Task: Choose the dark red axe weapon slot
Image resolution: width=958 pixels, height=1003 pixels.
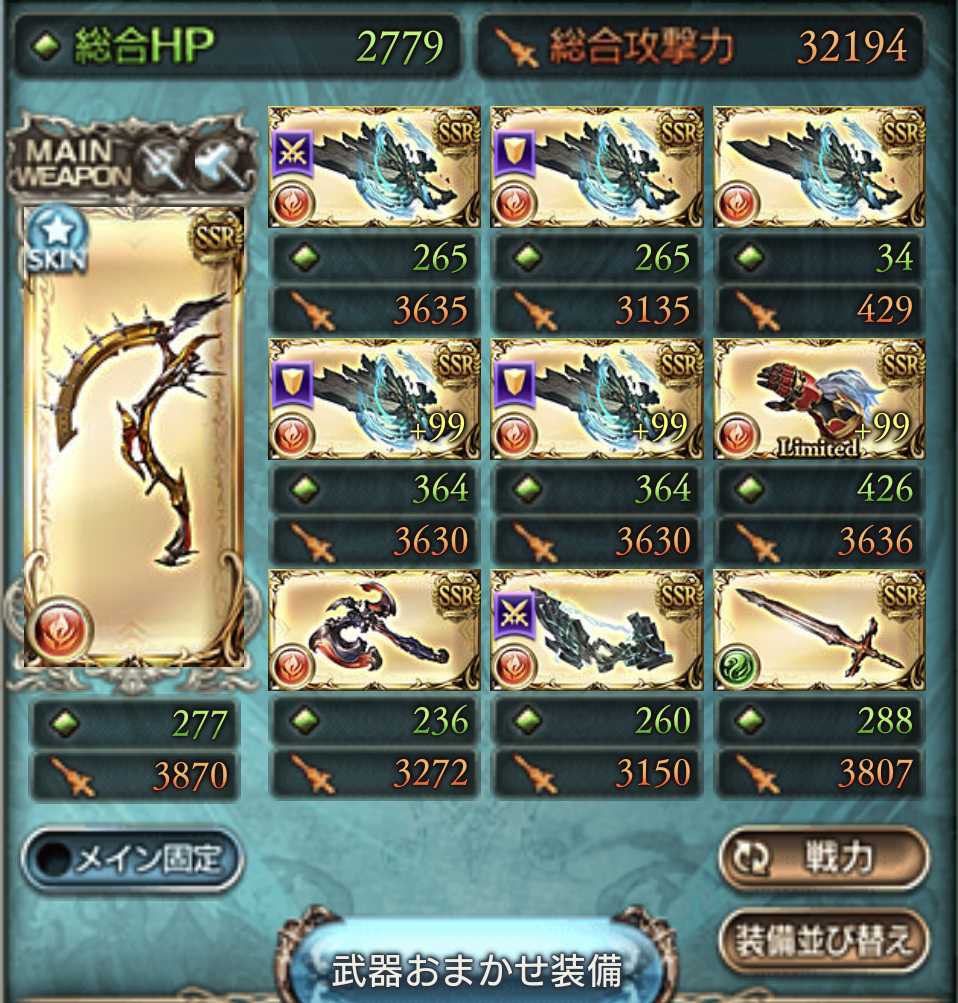Action: click(x=374, y=631)
